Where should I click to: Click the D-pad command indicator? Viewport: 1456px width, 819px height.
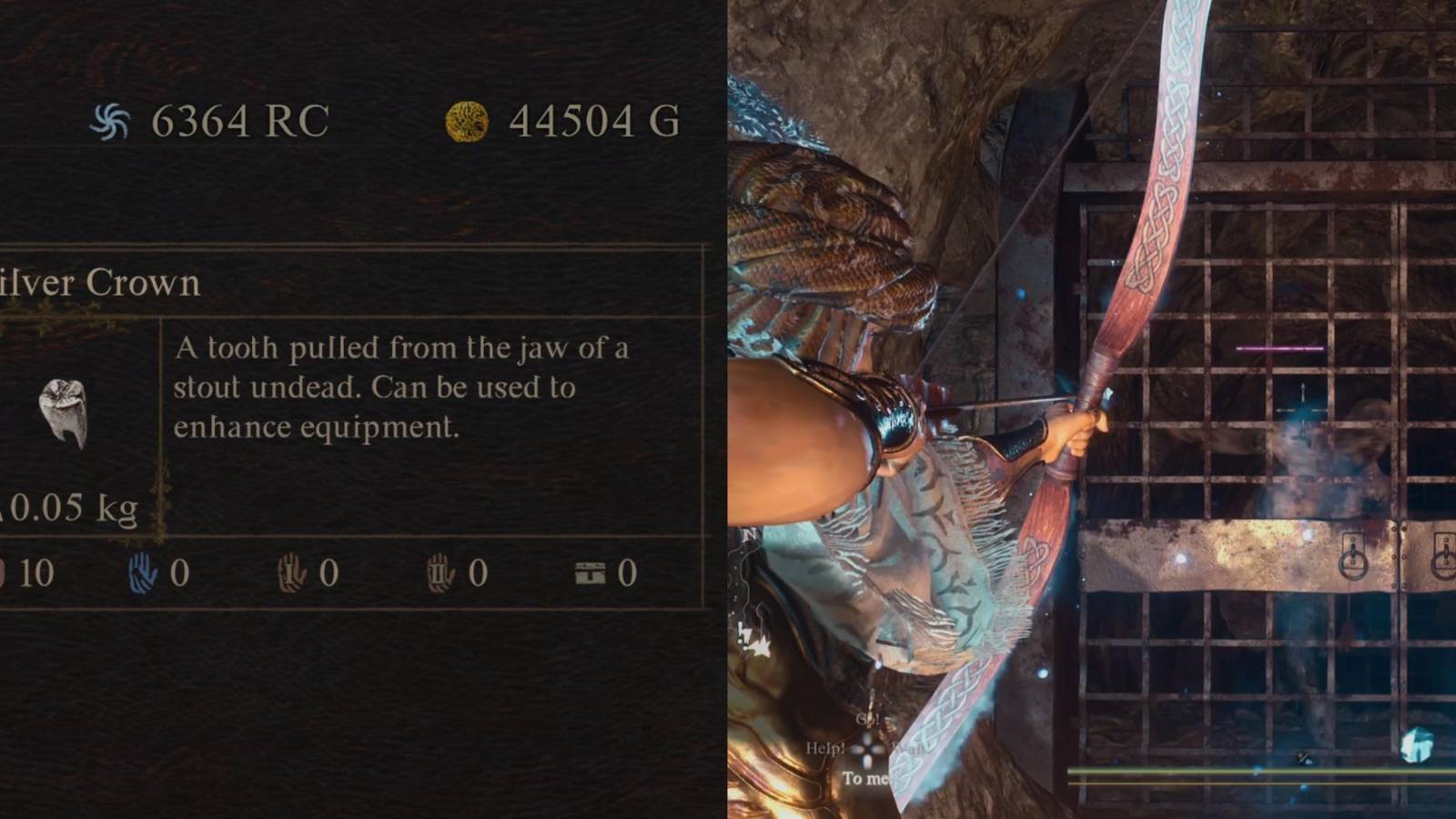[869, 751]
